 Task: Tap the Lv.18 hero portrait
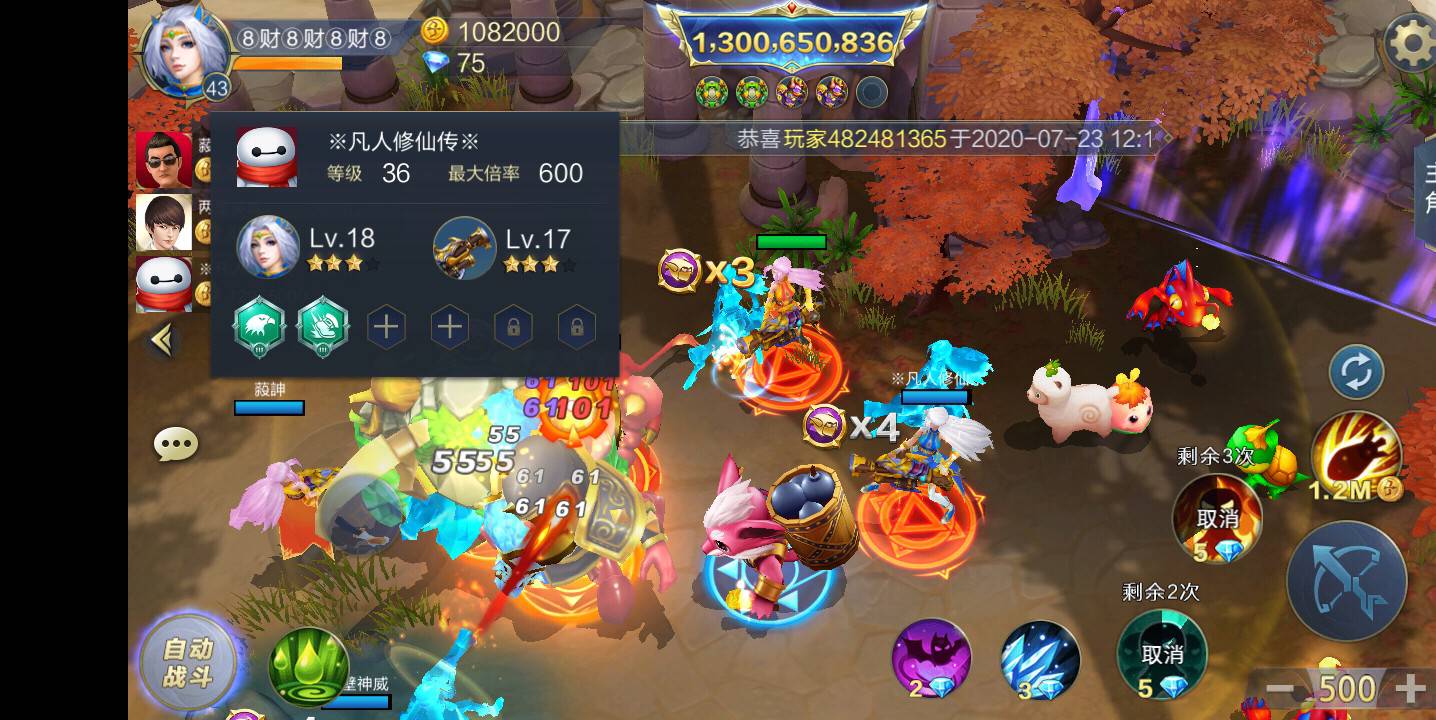pyautogui.click(x=268, y=245)
